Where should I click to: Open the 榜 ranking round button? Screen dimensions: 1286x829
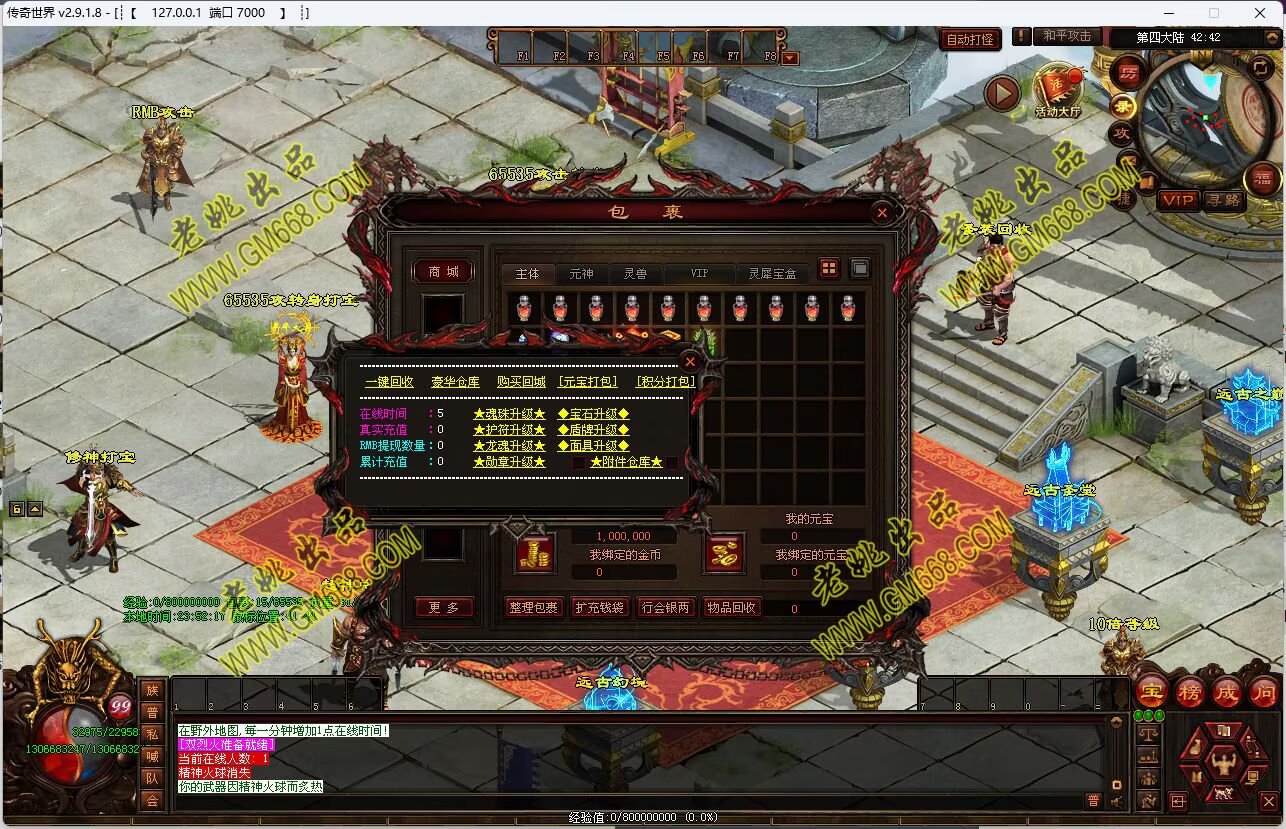[x=1189, y=692]
